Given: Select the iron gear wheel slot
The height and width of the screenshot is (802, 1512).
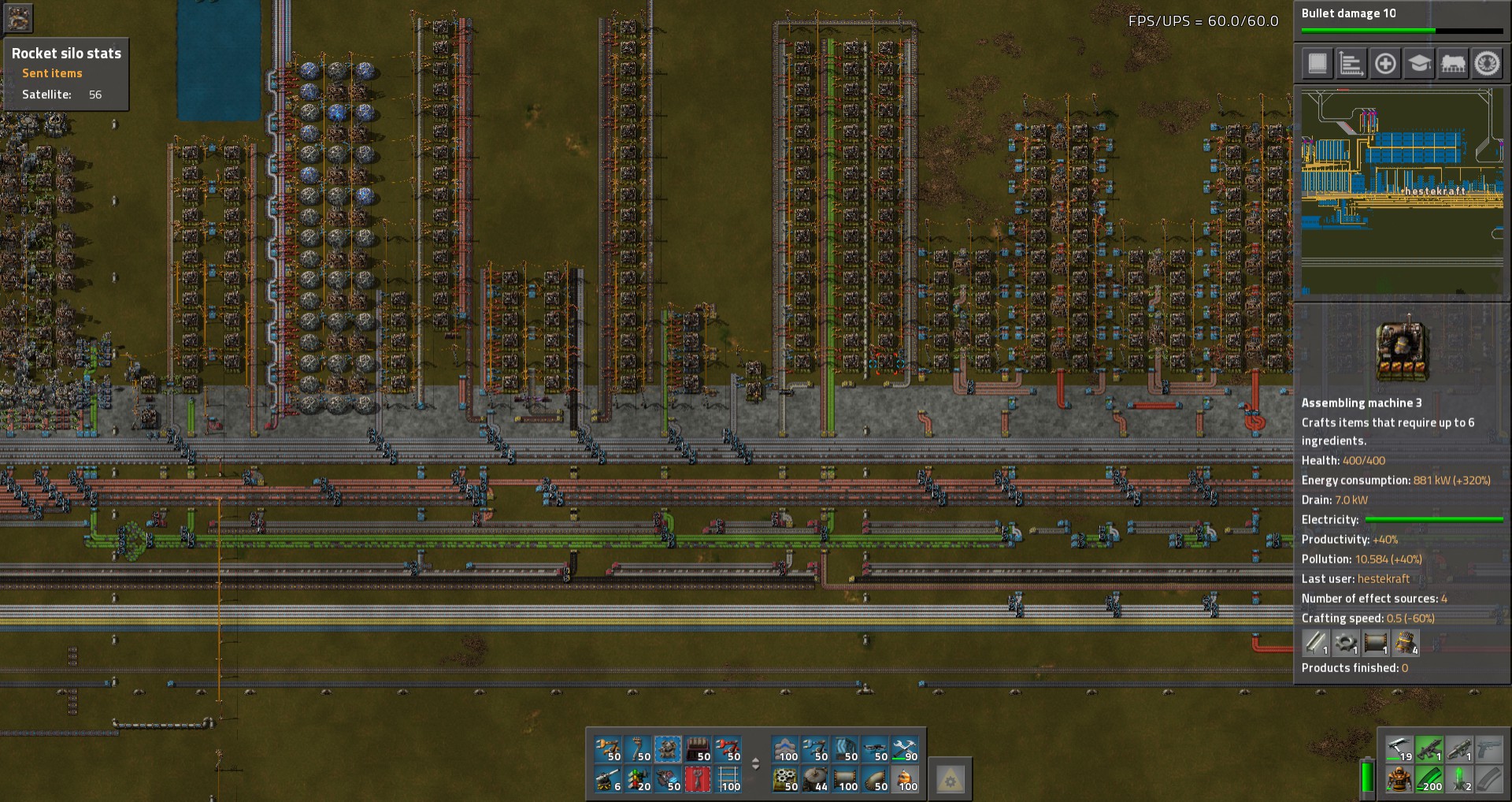Looking at the screenshot, I should click(x=785, y=779).
